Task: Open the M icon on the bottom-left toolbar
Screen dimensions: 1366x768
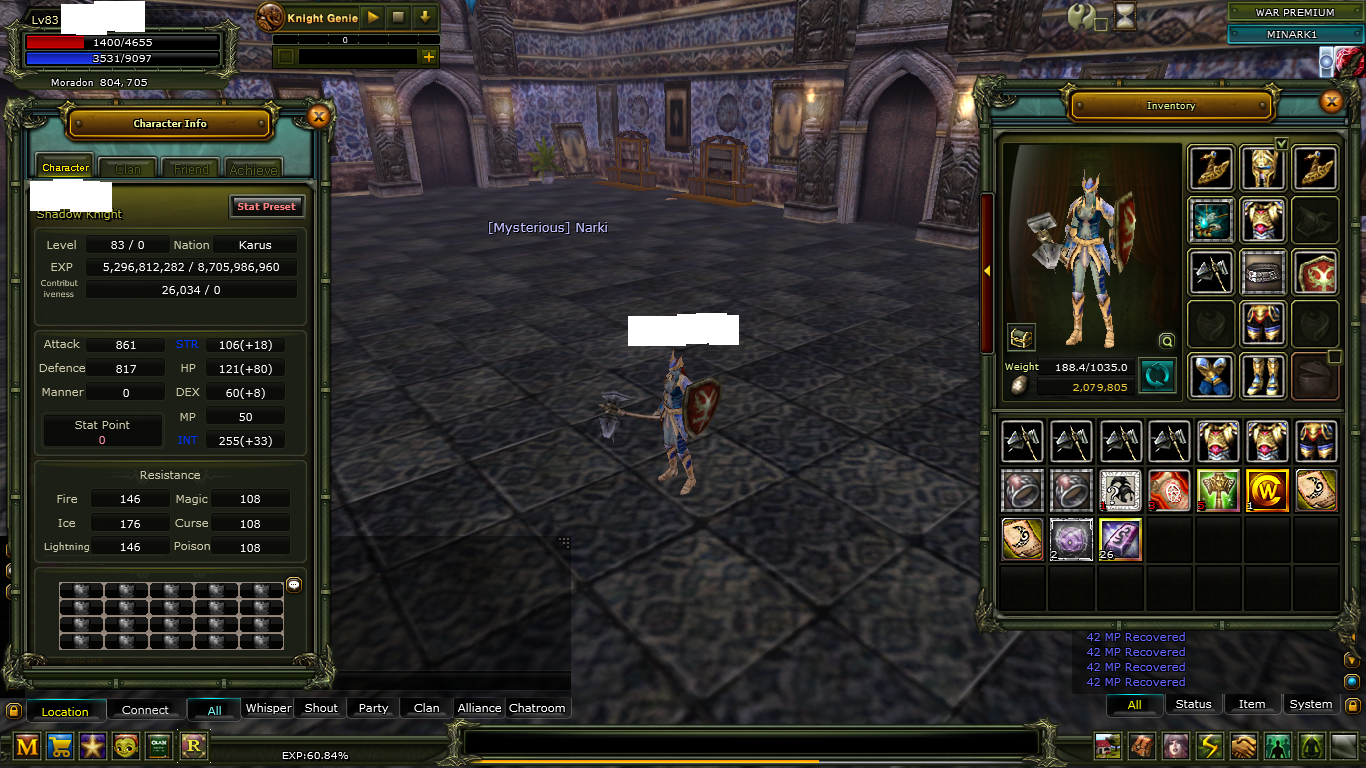Action: tap(25, 745)
